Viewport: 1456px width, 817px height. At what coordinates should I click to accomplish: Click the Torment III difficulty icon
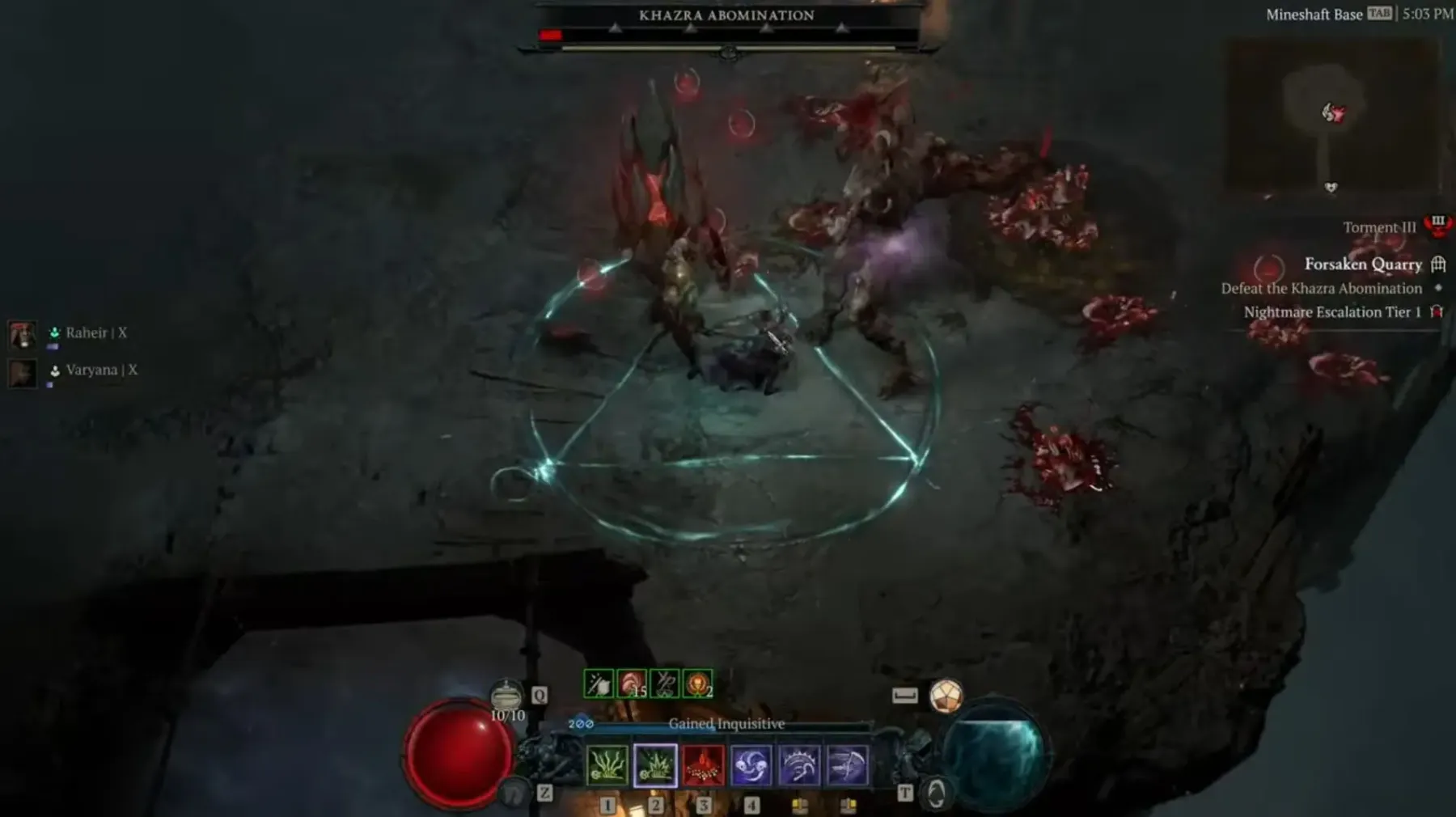(1437, 225)
